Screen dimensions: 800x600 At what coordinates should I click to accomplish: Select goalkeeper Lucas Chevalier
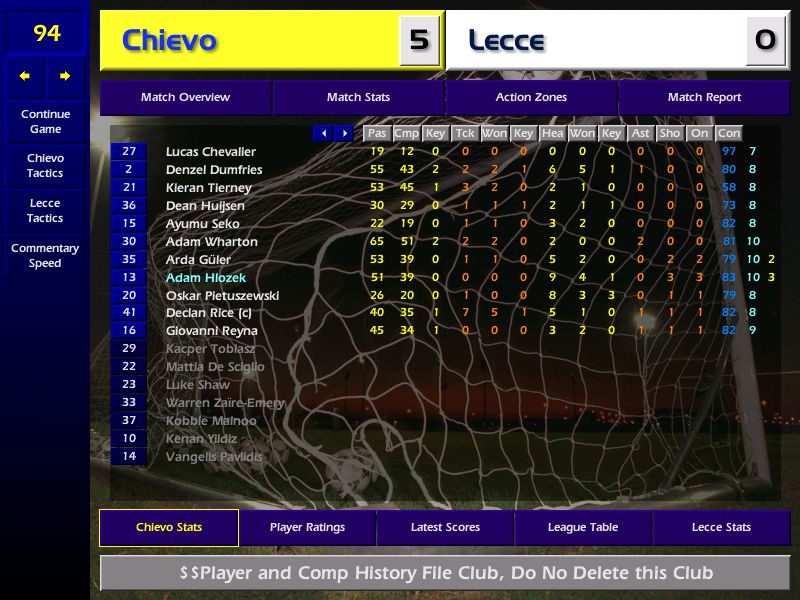211,152
